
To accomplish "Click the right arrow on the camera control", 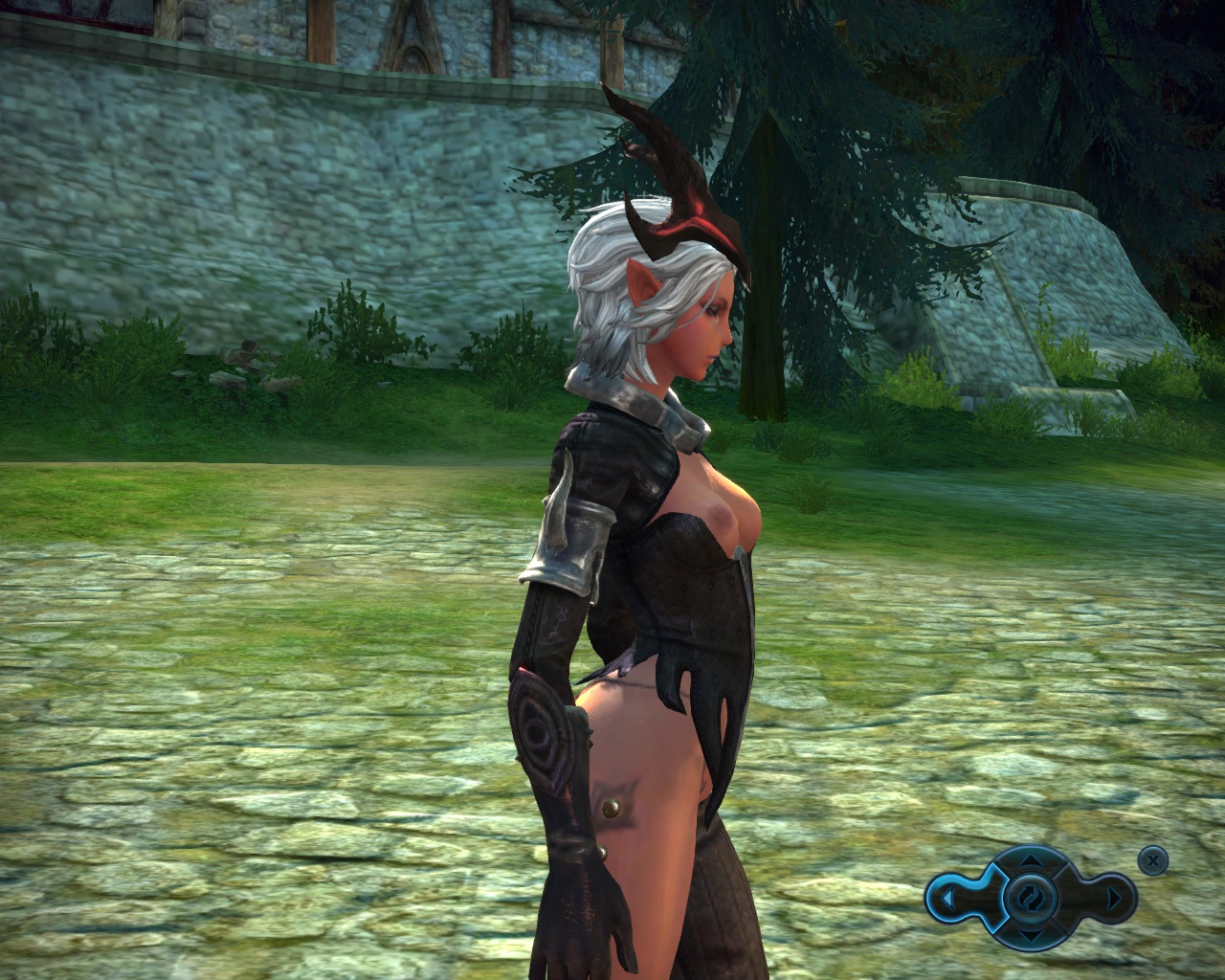I will click(x=1113, y=899).
